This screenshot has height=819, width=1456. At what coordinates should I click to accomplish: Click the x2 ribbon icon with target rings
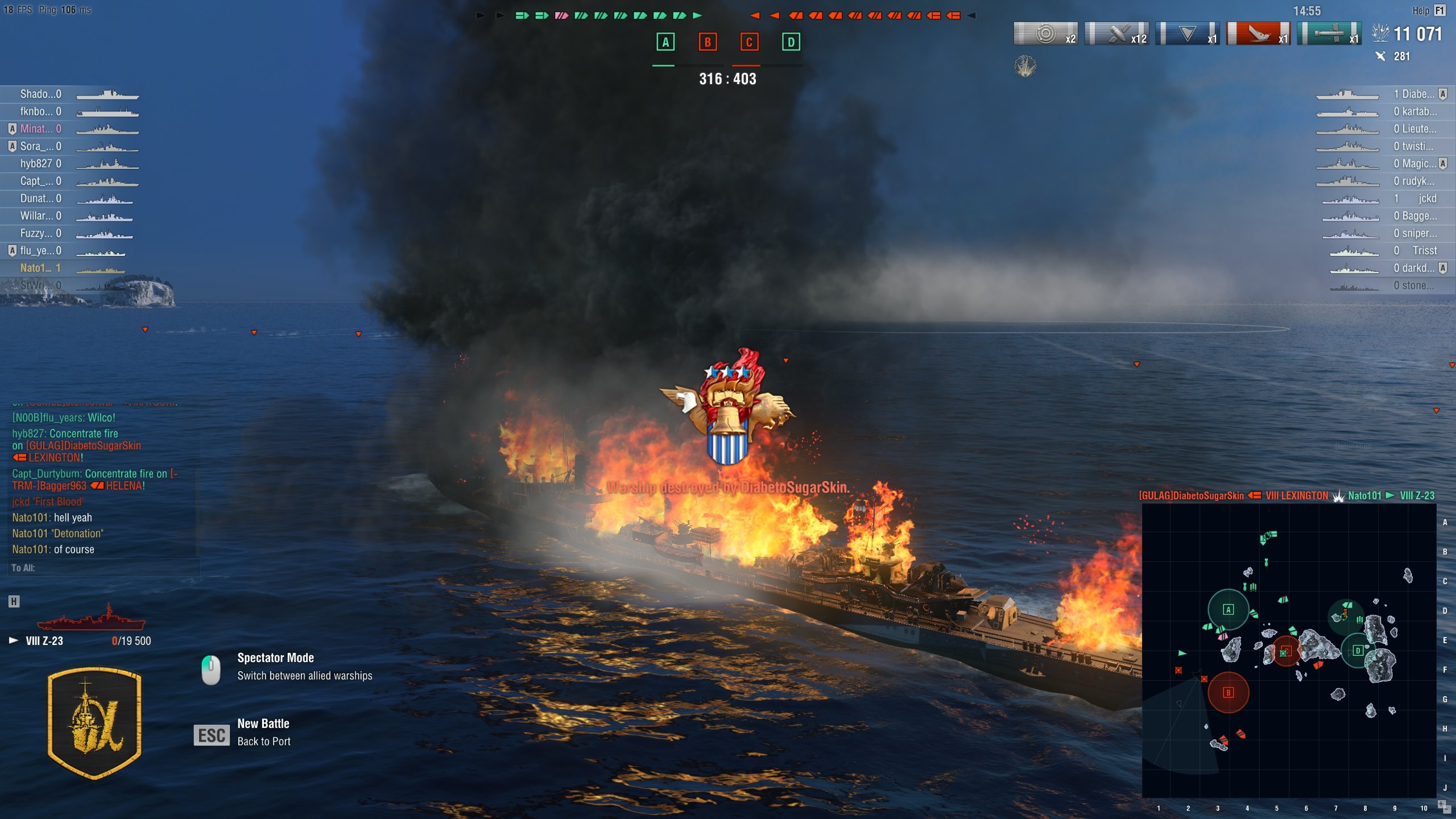pos(1045,34)
